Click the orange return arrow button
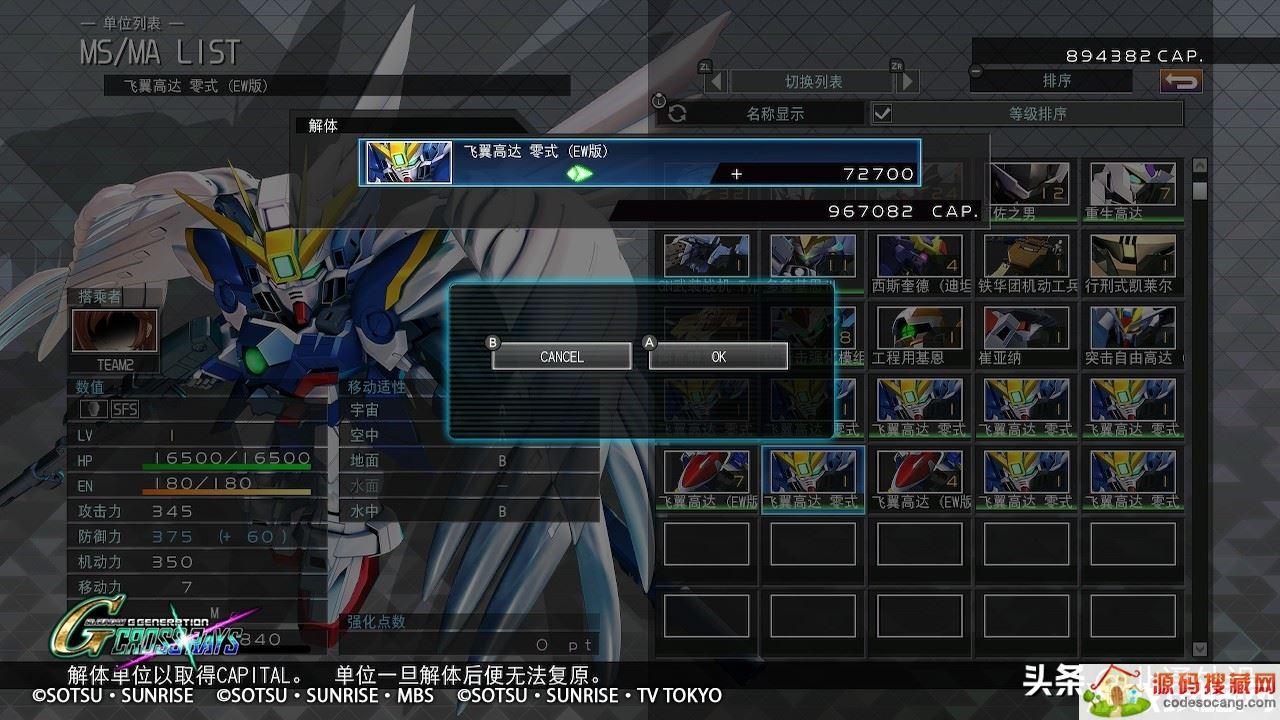 coord(1181,82)
